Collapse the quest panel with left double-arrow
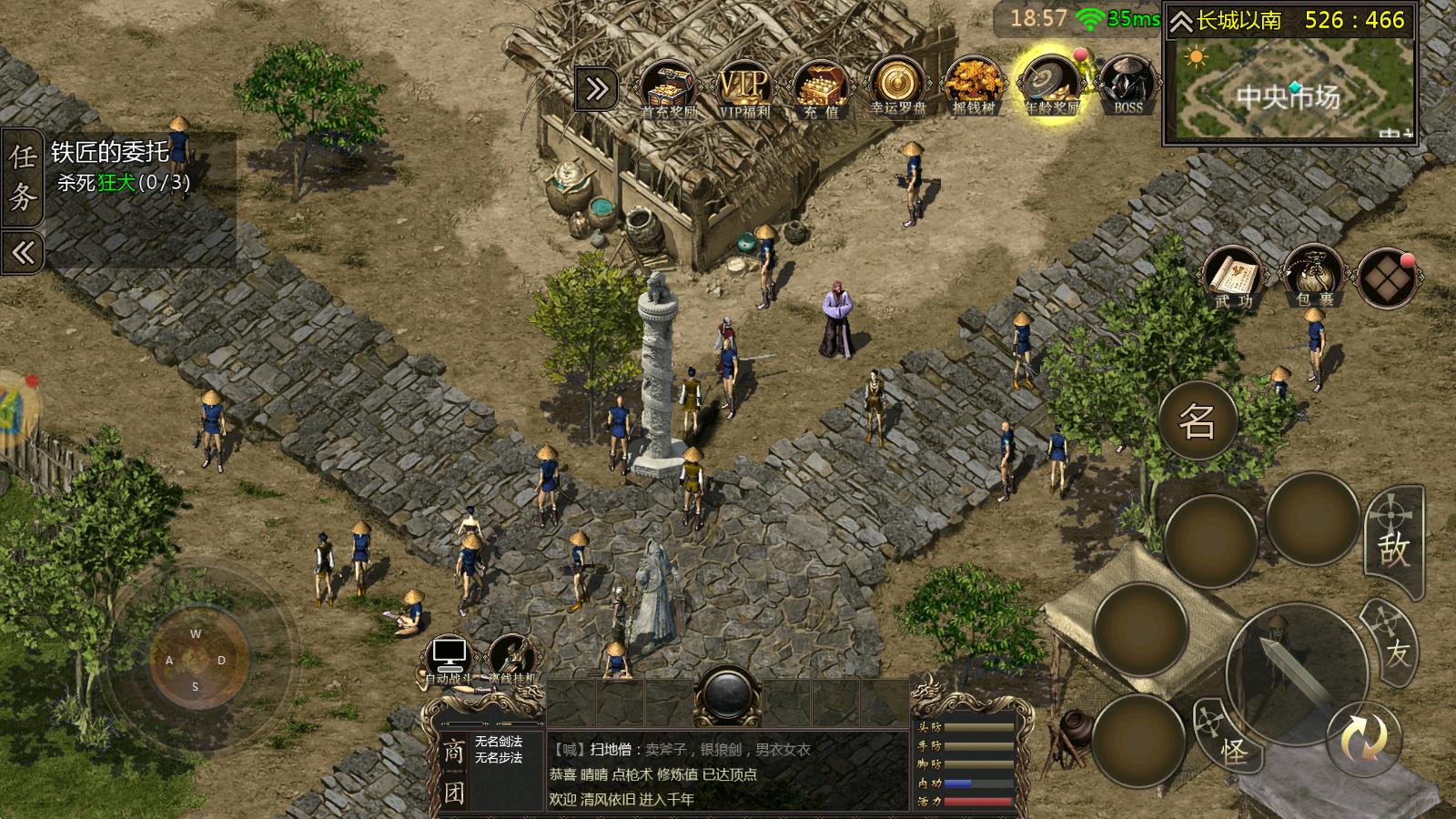The image size is (1456, 819). 23,252
